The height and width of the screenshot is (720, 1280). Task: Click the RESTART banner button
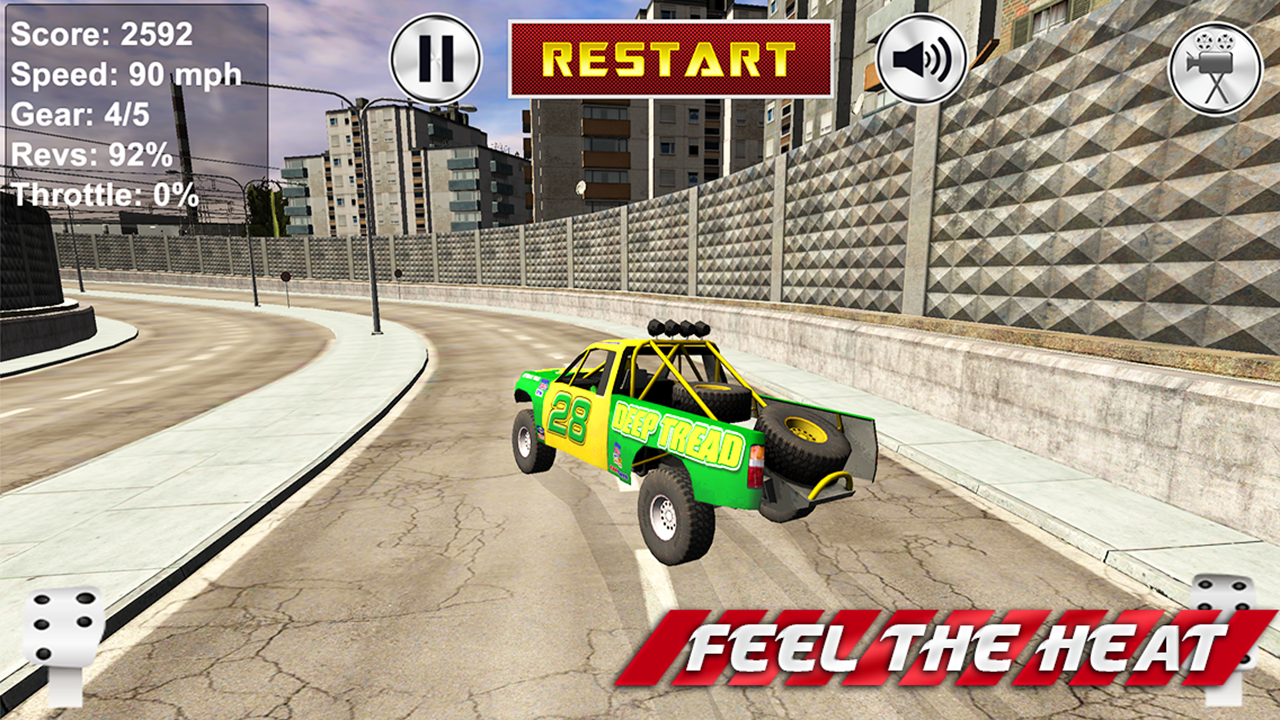point(672,62)
